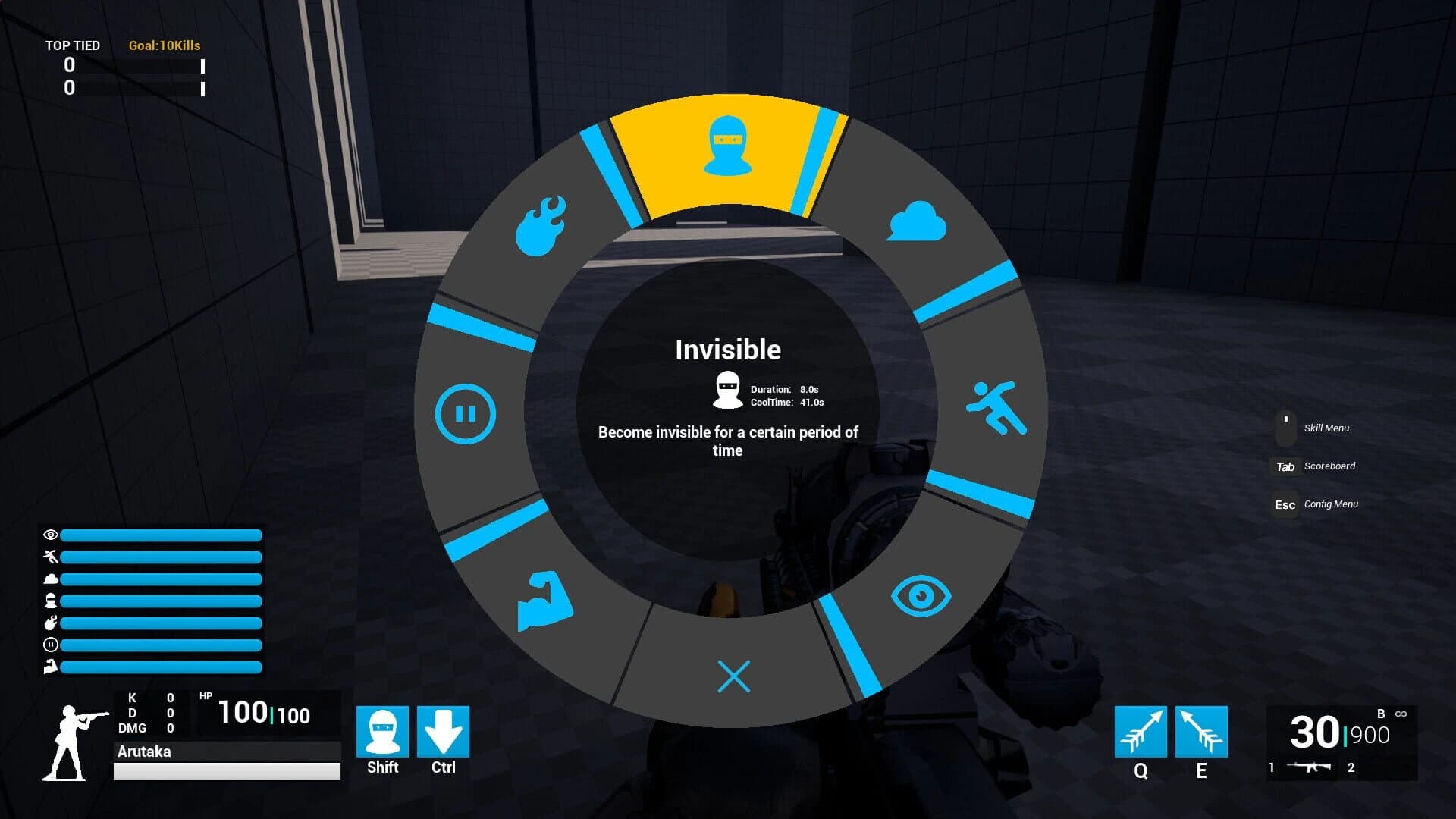Viewport: 1456px width, 819px height.
Task: Select the eye vision skill on the wheel
Action: [x=921, y=597]
